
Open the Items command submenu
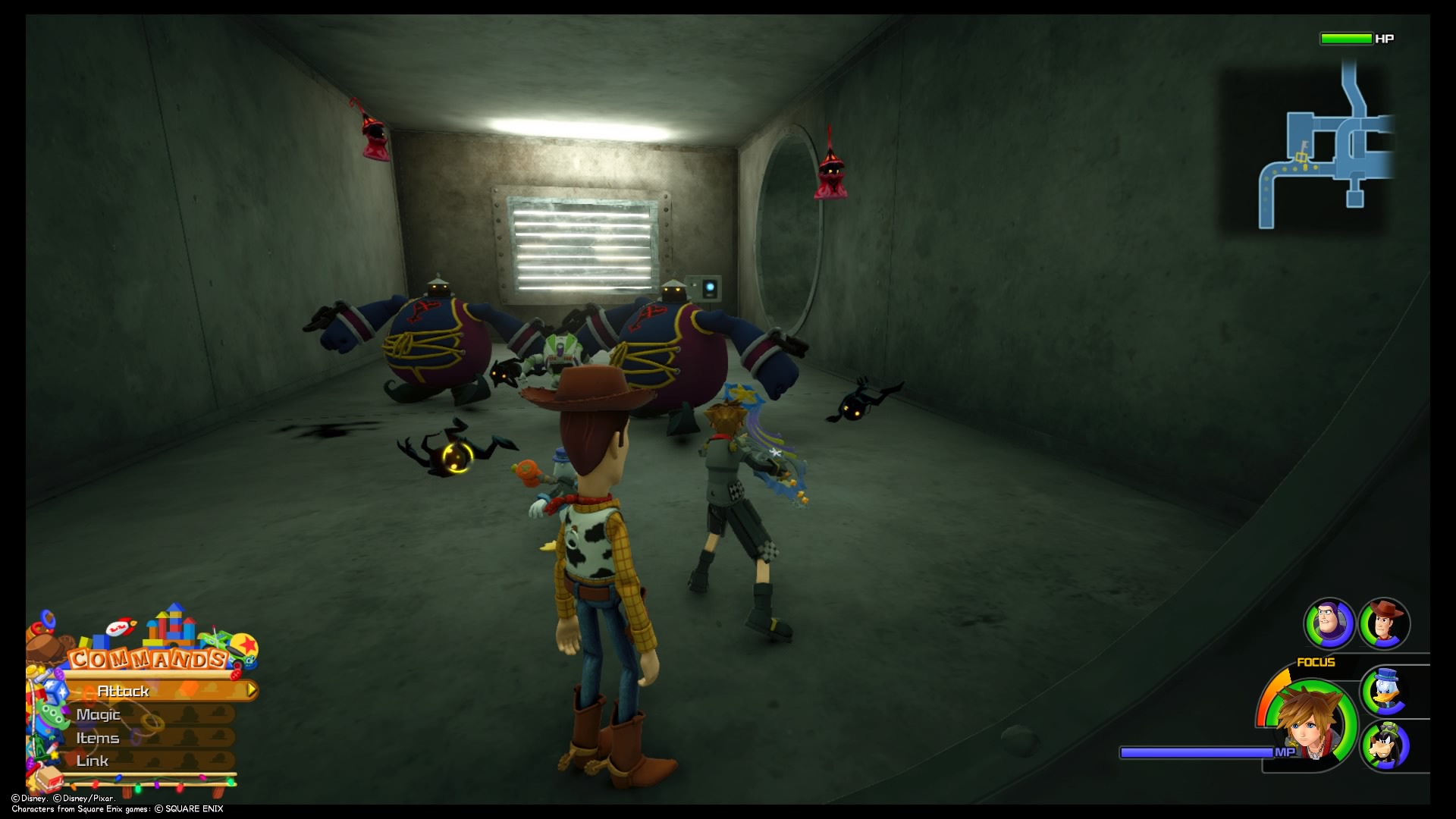(x=98, y=739)
